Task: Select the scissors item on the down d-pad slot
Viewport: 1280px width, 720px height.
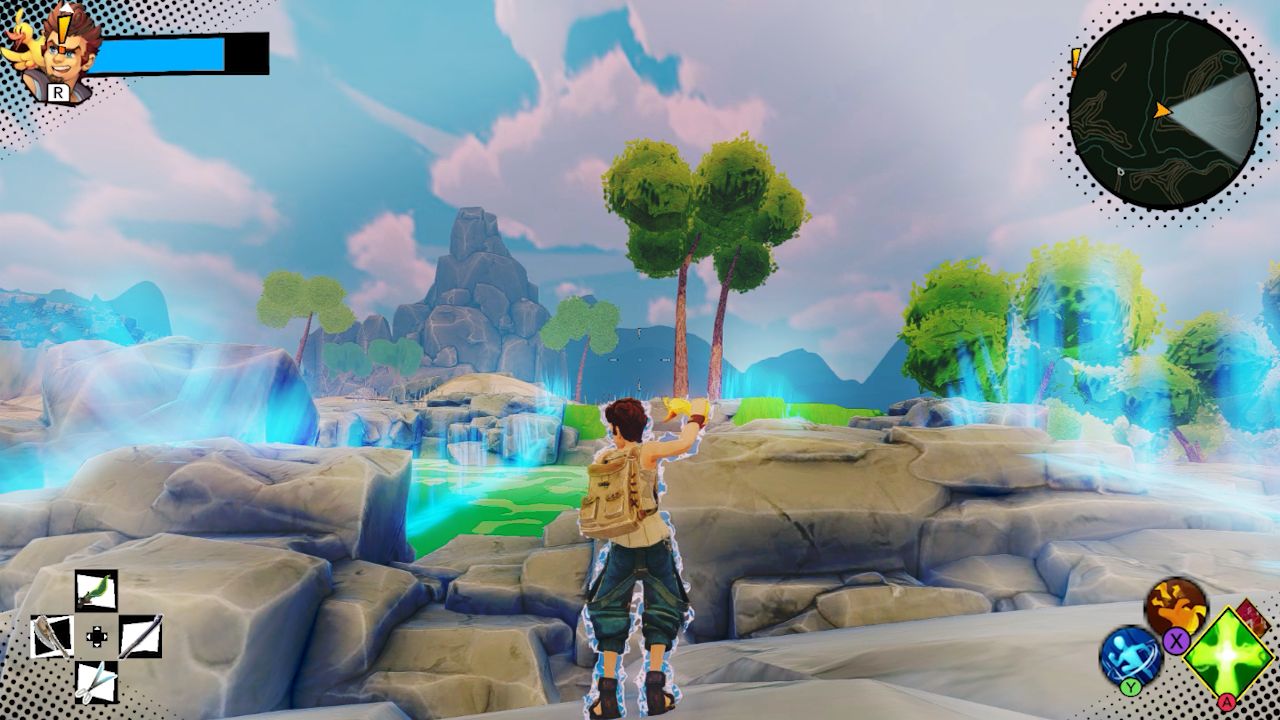Action: pos(96,682)
